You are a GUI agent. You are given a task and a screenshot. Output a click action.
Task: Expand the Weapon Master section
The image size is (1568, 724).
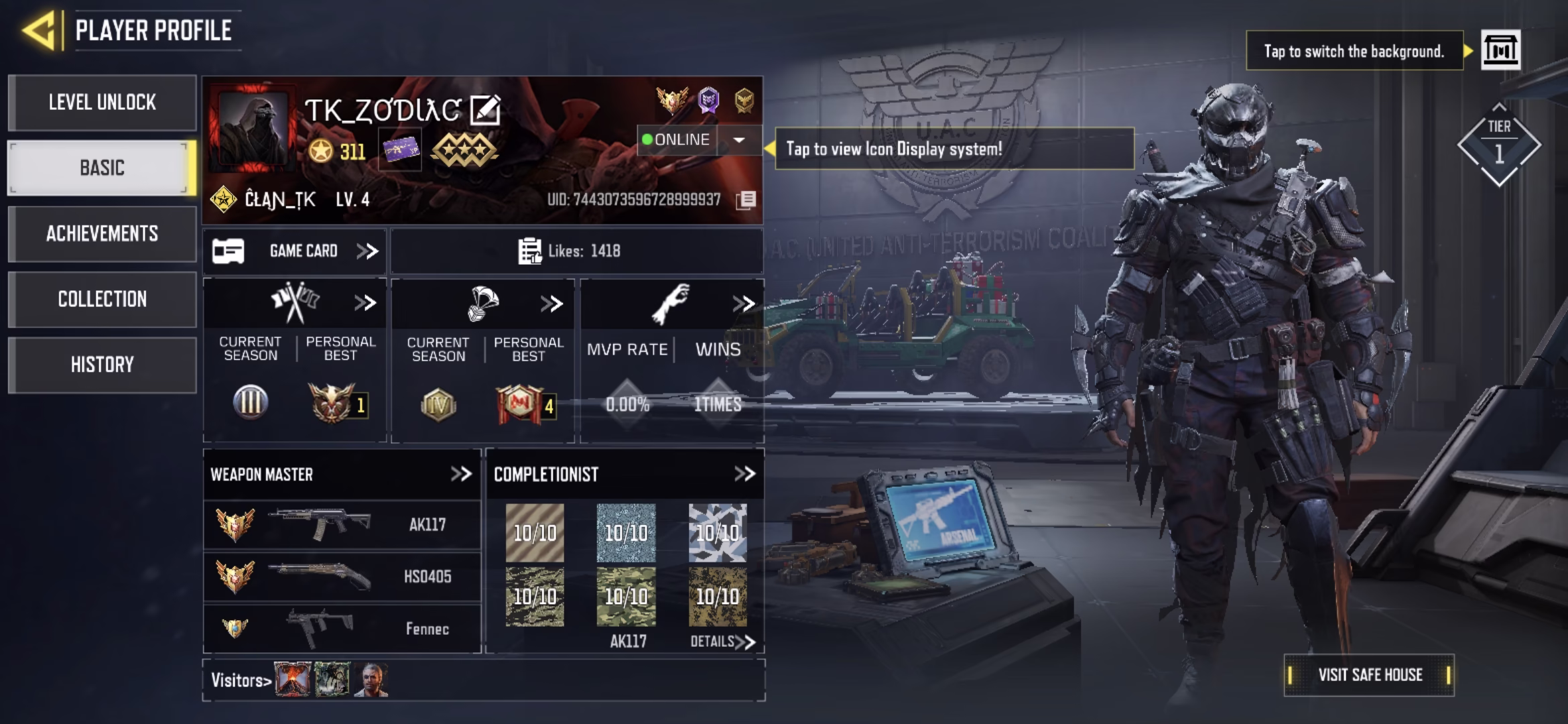click(x=461, y=473)
